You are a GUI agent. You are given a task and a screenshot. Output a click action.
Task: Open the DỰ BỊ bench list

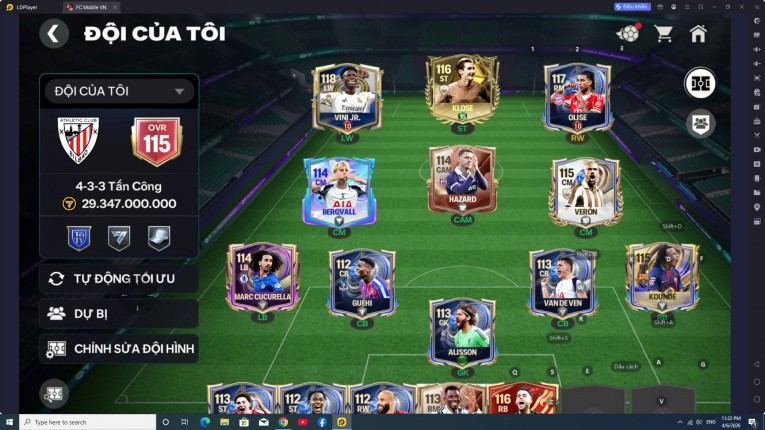click(x=119, y=313)
